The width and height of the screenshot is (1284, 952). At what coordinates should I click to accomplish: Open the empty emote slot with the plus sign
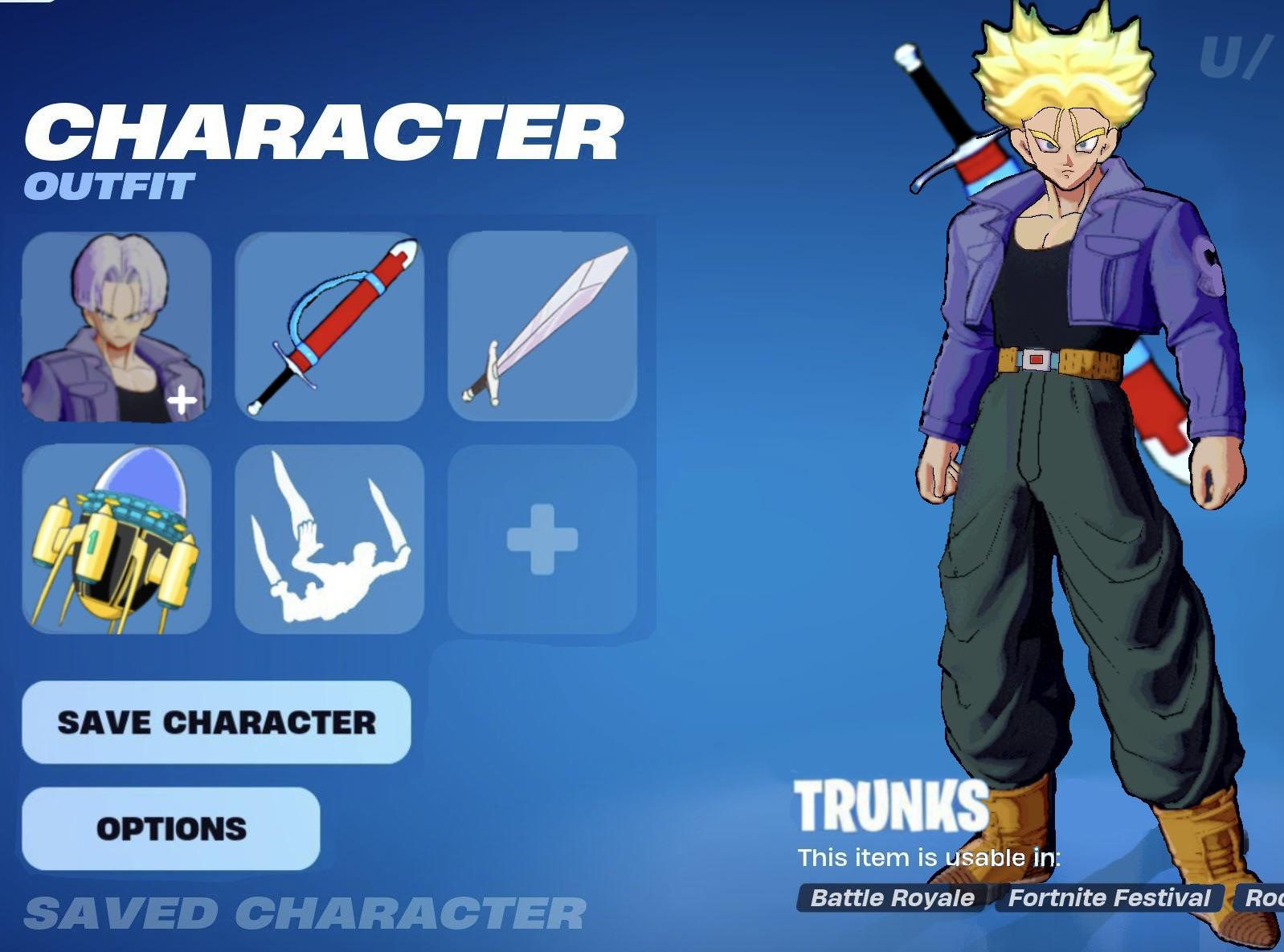click(542, 538)
